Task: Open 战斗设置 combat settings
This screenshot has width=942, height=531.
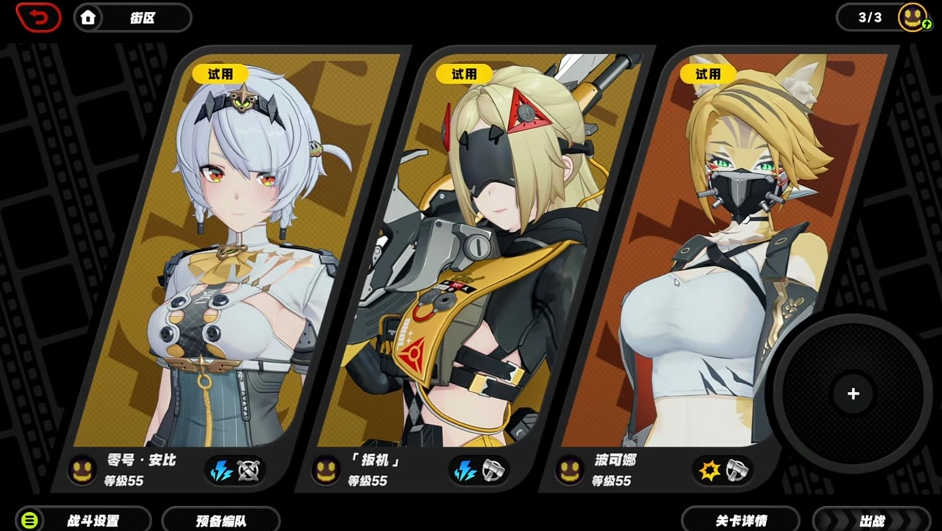Action: [x=82, y=520]
